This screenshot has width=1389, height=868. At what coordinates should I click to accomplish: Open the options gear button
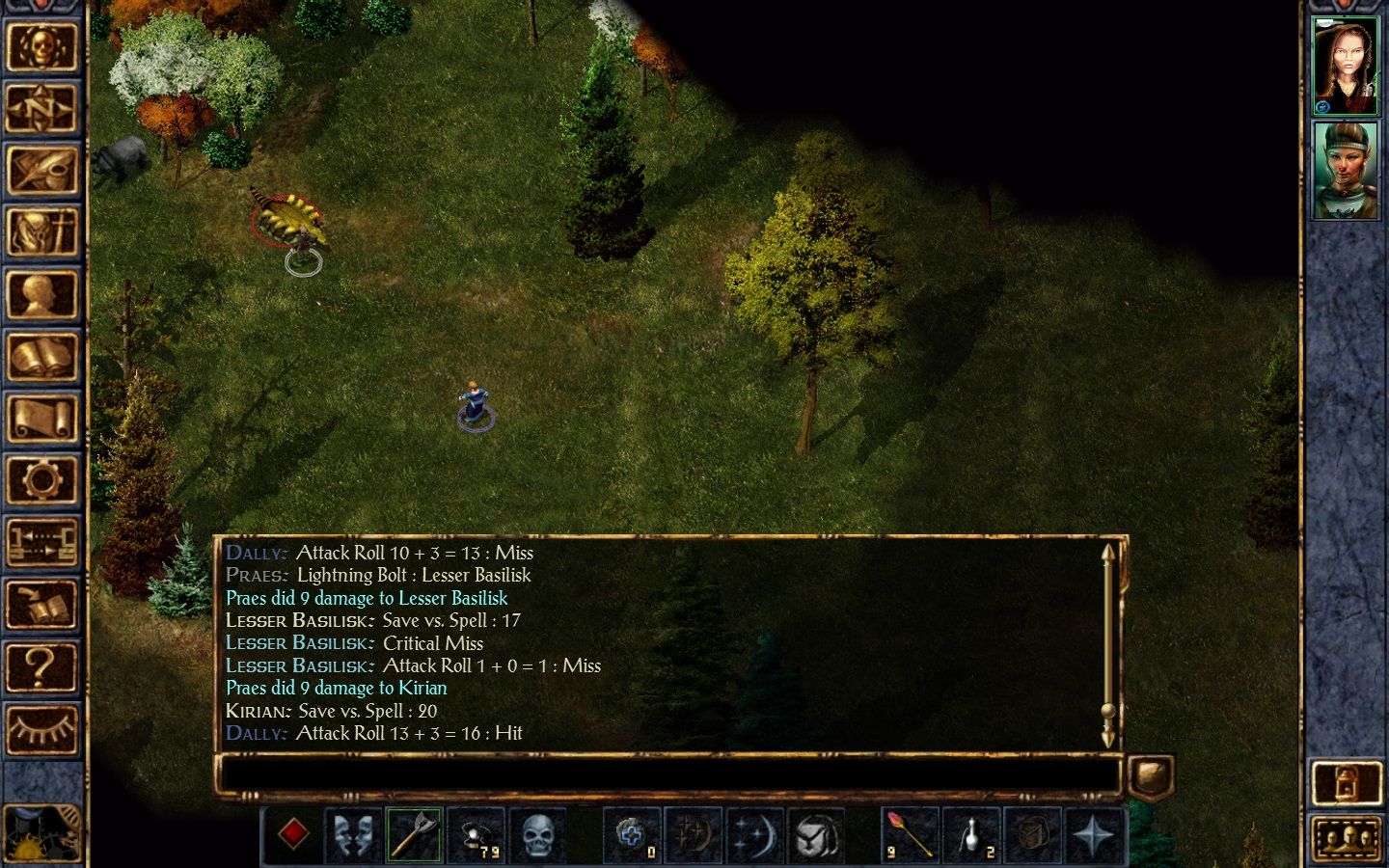(x=41, y=480)
